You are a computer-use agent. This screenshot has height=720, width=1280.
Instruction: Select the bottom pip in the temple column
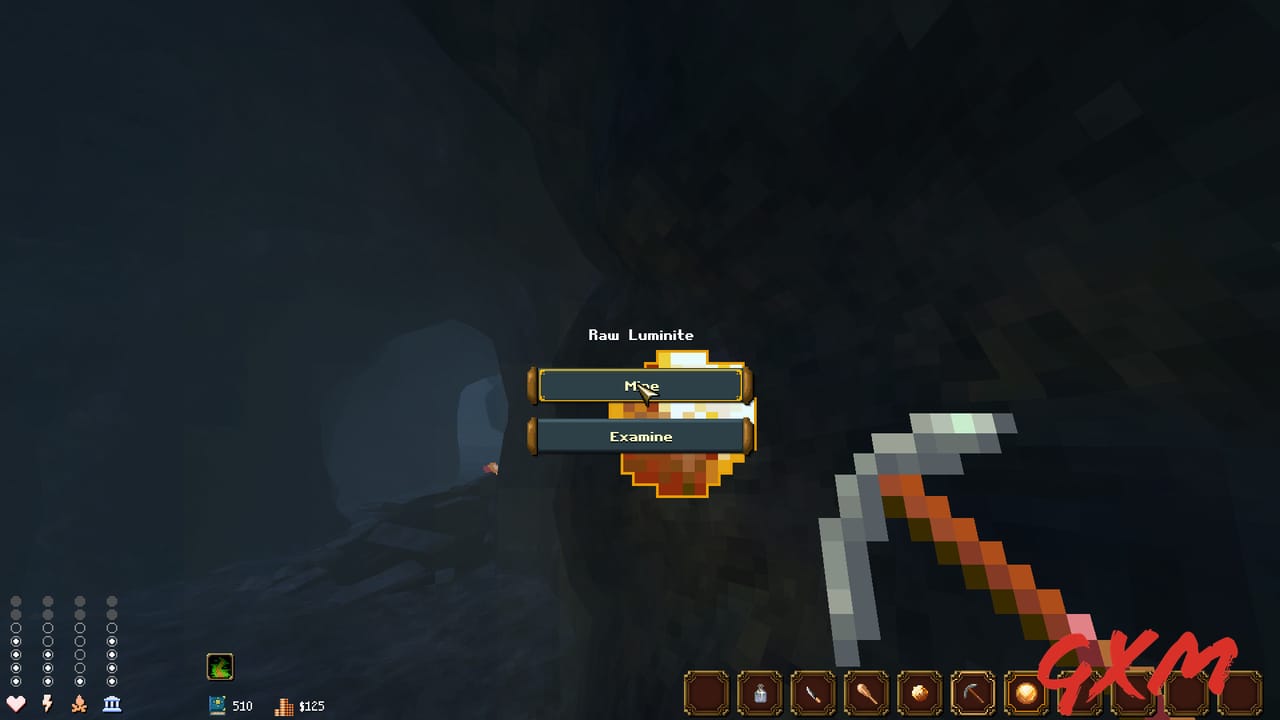[111, 681]
